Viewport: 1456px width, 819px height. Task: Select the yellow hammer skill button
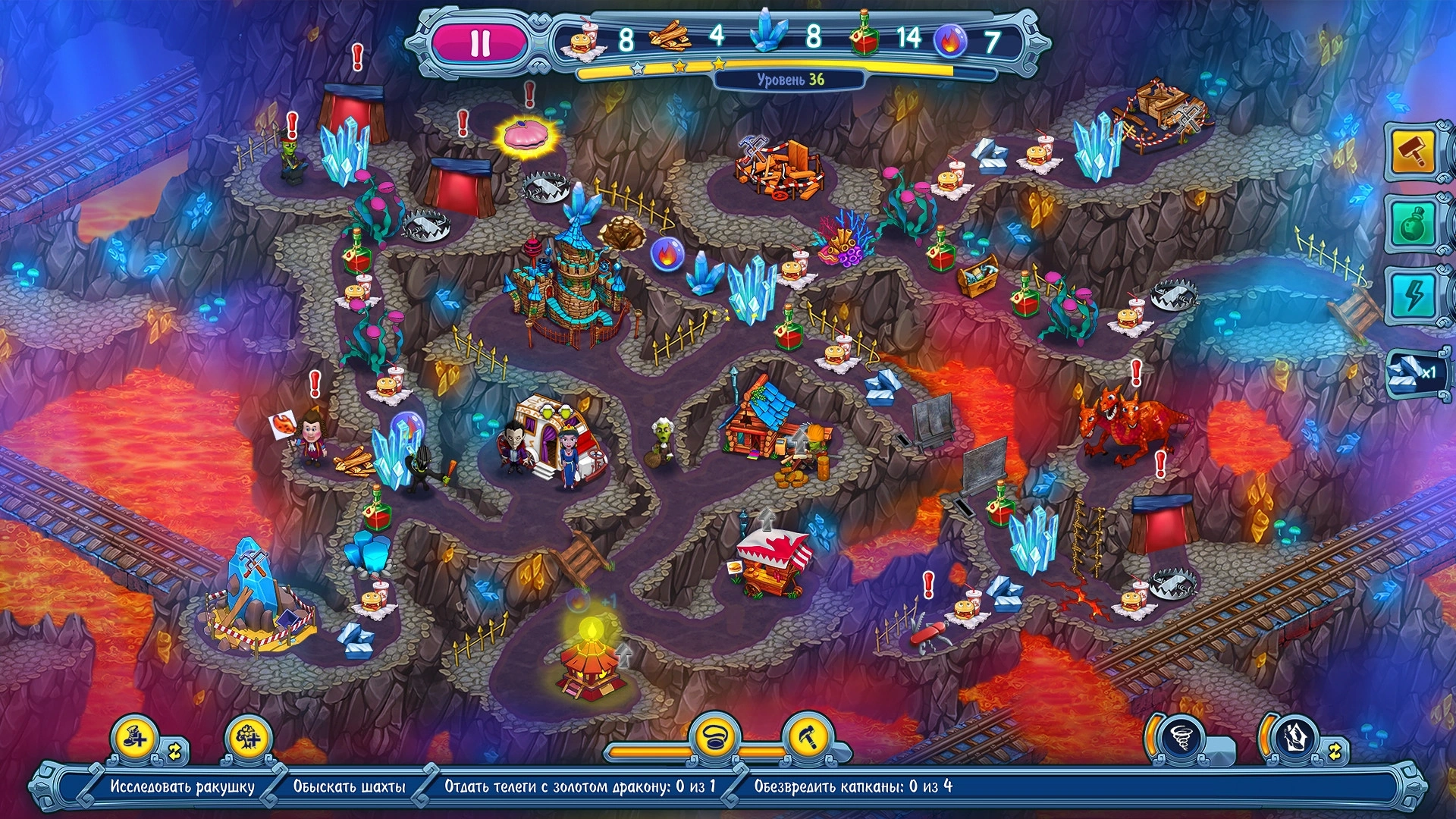pos(807,737)
